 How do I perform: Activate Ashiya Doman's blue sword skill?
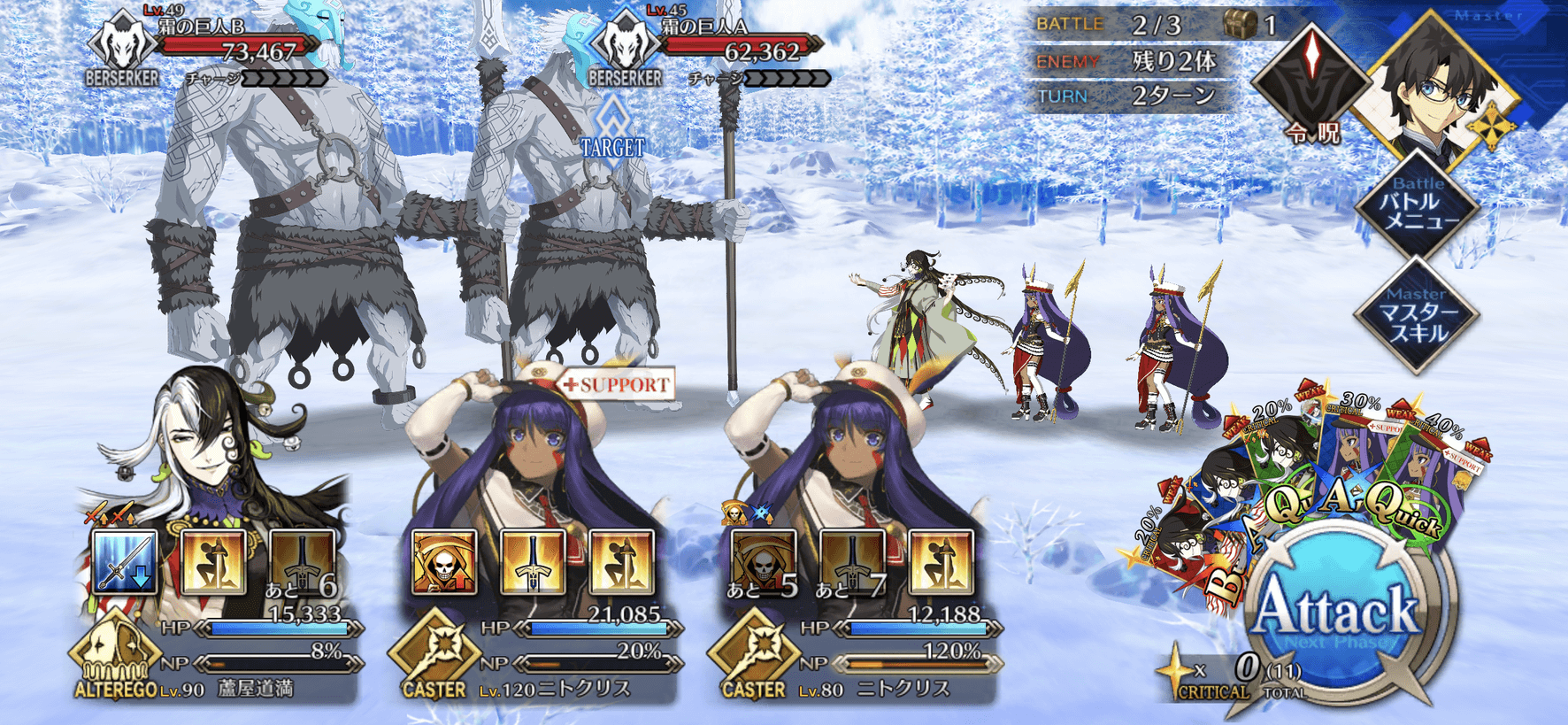pos(125,562)
